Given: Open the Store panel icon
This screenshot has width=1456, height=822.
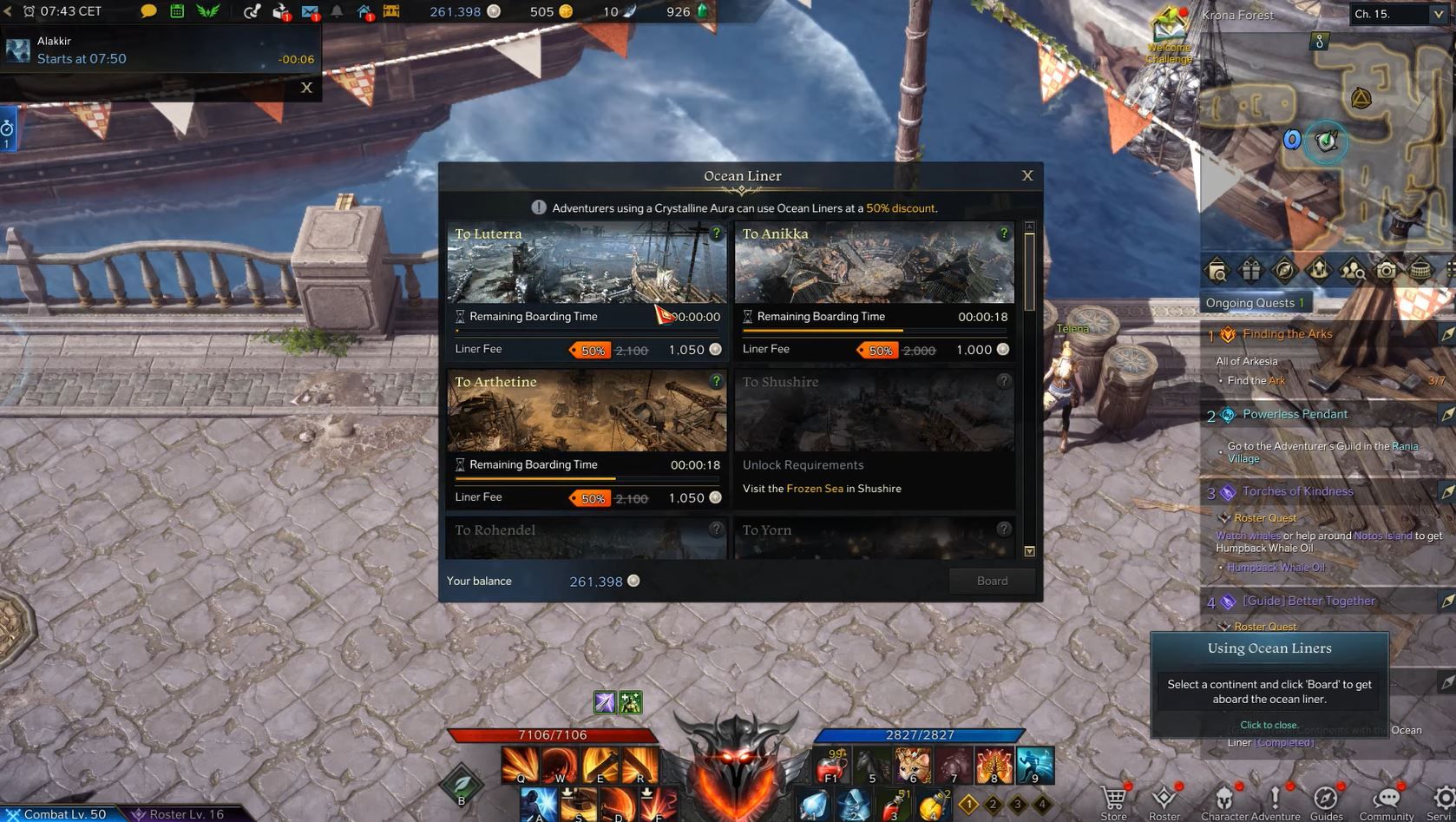Looking at the screenshot, I should (1112, 797).
